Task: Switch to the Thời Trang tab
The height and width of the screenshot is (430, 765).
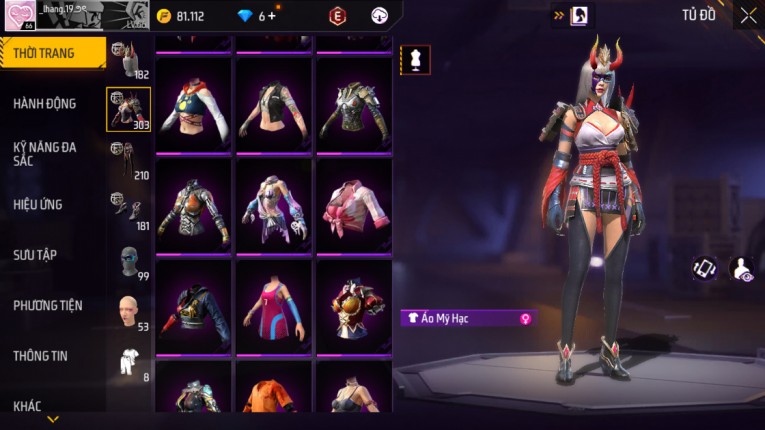Action: (52, 53)
